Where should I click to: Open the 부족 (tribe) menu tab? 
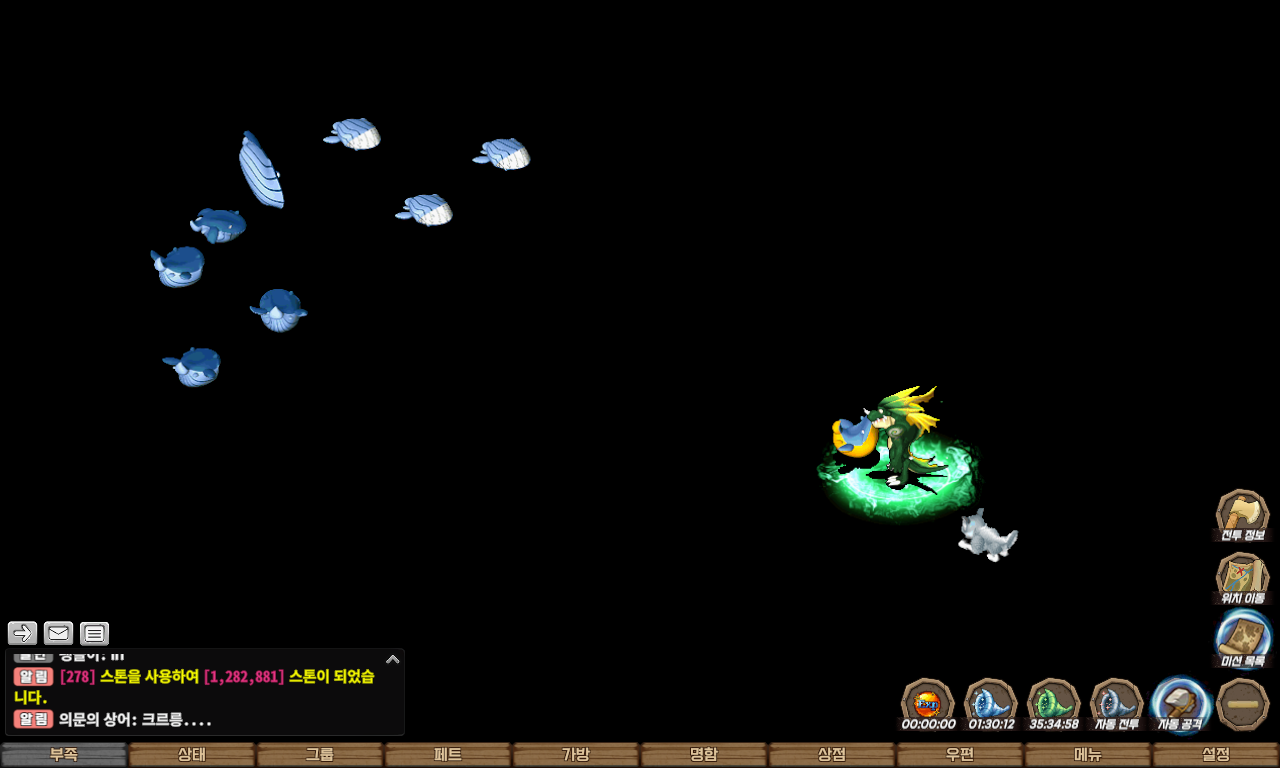click(64, 755)
